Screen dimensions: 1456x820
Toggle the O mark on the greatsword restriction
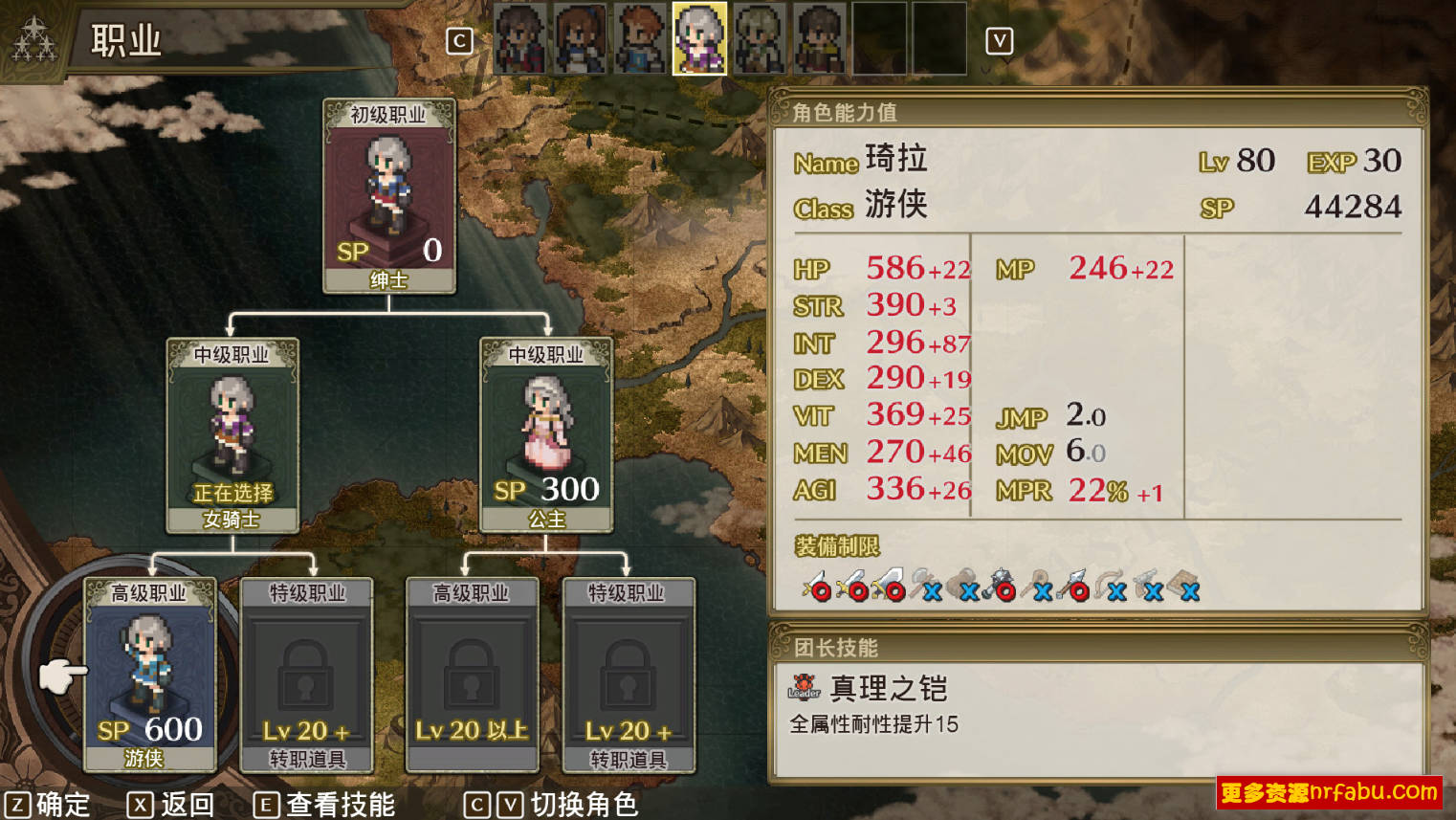pos(893,591)
